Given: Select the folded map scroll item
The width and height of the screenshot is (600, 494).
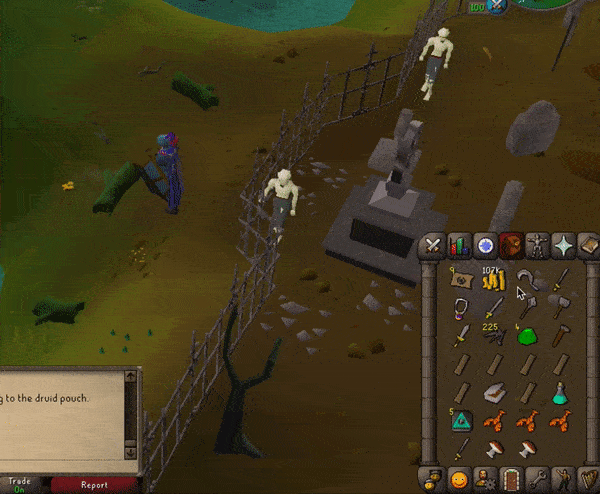Looking at the screenshot, I should point(461,281).
